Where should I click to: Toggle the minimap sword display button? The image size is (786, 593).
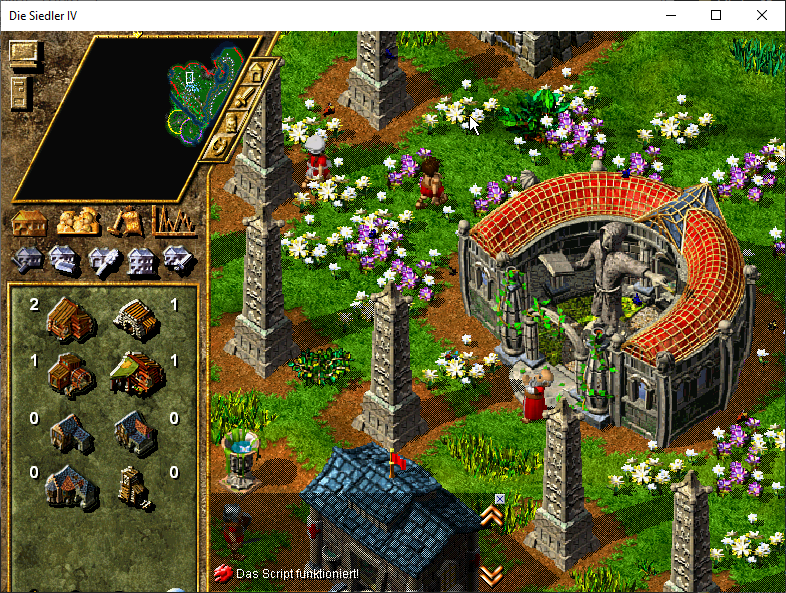244,98
